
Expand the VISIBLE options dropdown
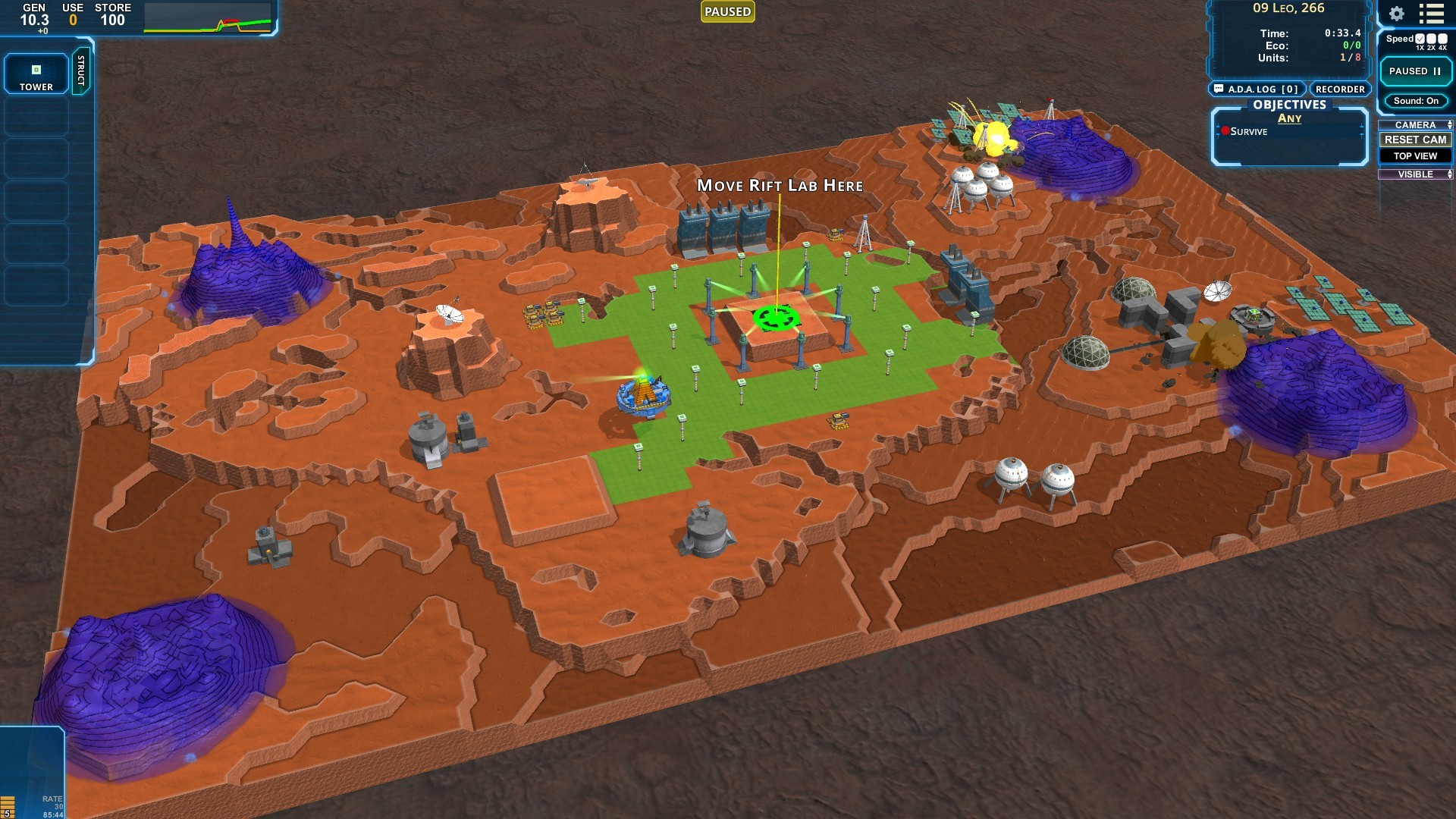(1449, 174)
